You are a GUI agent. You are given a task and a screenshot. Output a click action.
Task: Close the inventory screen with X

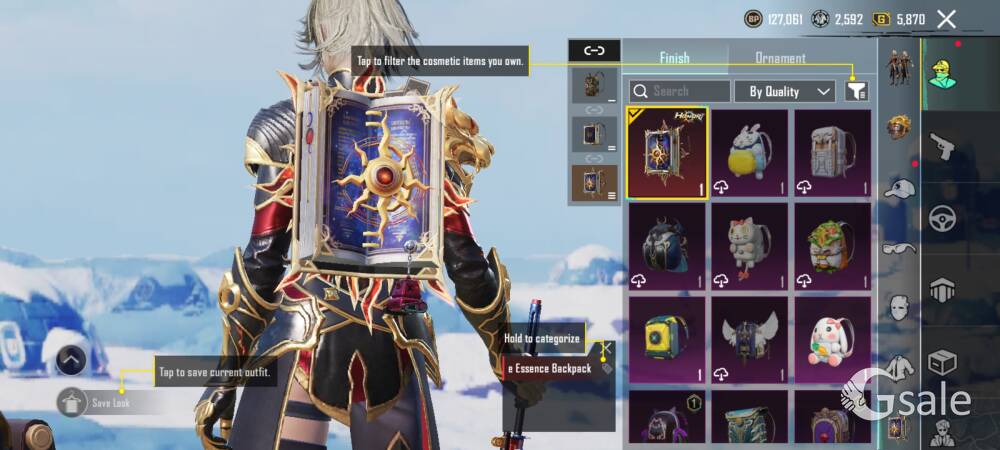coord(946,19)
